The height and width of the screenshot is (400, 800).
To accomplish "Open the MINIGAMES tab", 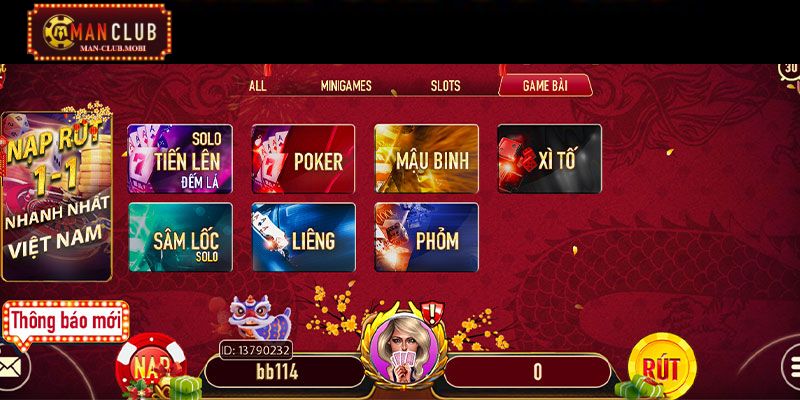I will pyautogui.click(x=345, y=86).
